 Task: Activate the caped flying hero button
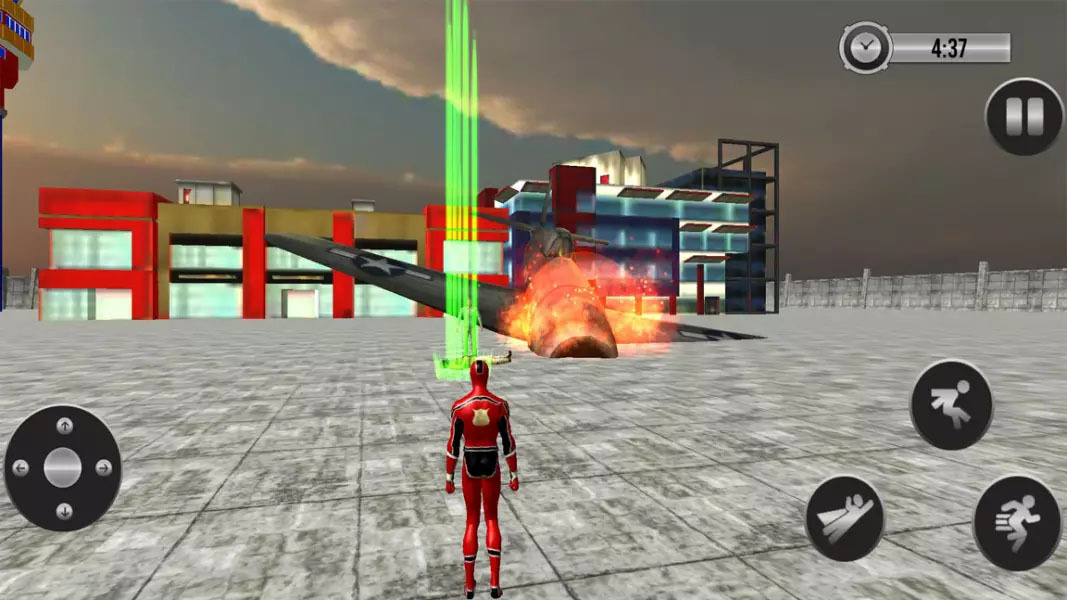[845, 517]
